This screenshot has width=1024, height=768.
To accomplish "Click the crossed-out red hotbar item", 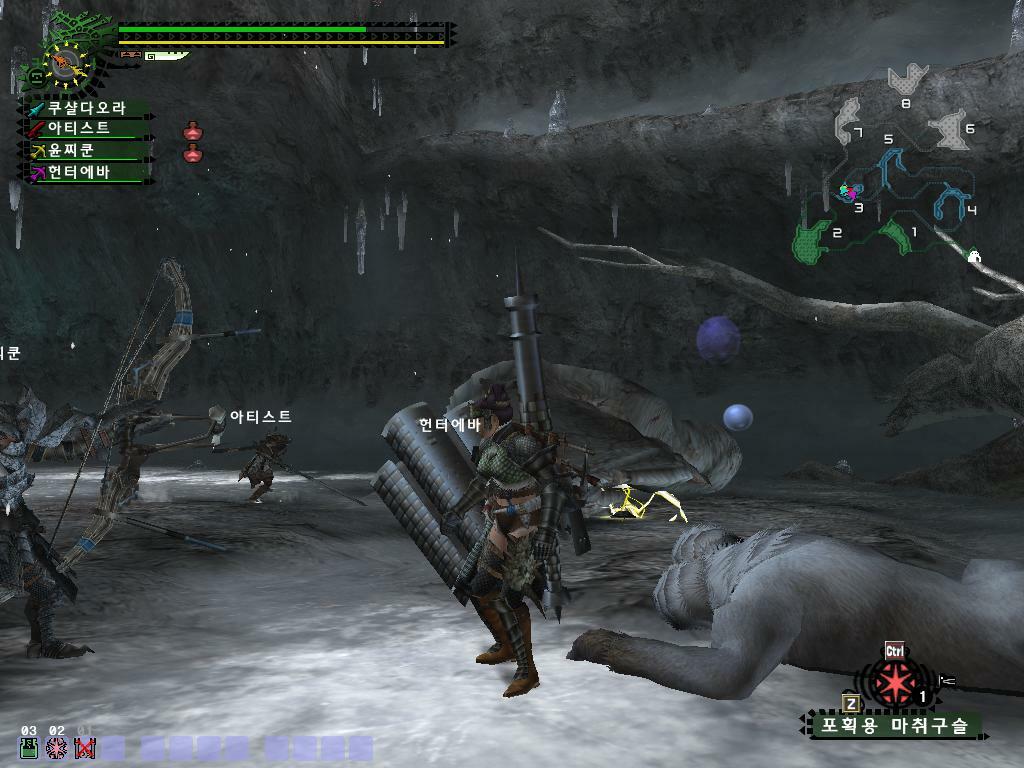I will coord(85,748).
